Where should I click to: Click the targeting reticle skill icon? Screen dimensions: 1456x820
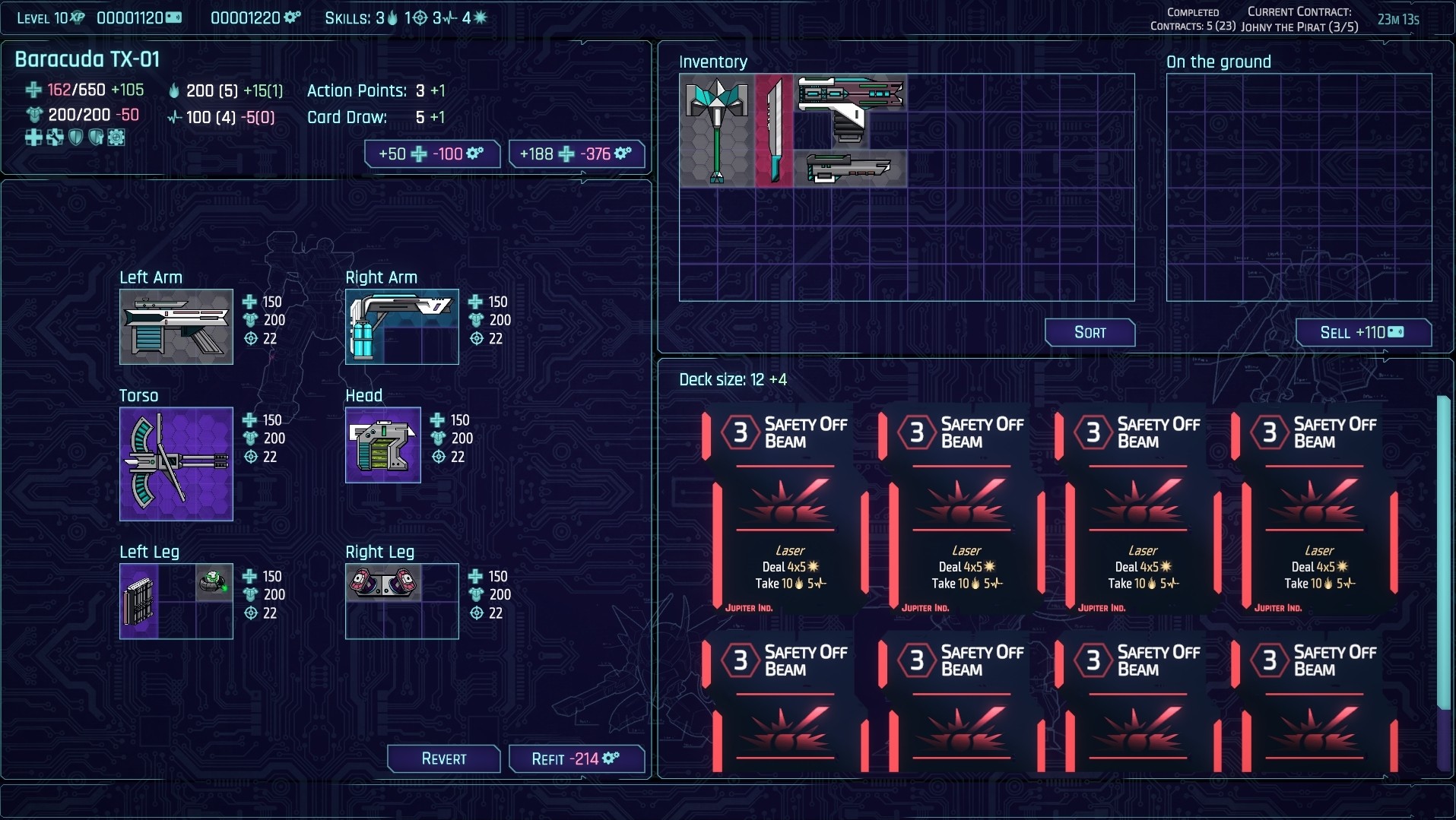click(421, 17)
